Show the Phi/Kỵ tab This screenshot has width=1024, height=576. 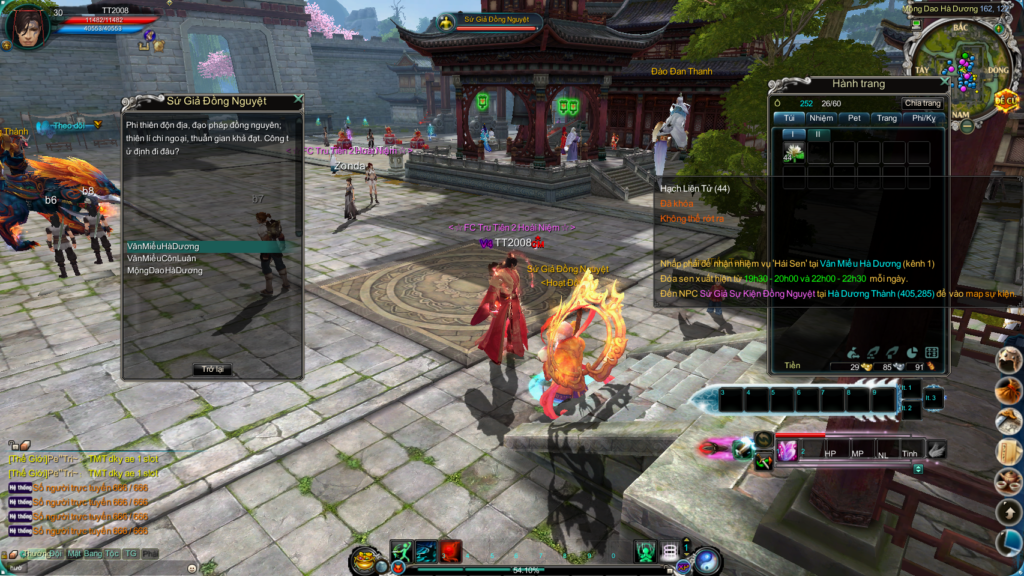pos(923,118)
